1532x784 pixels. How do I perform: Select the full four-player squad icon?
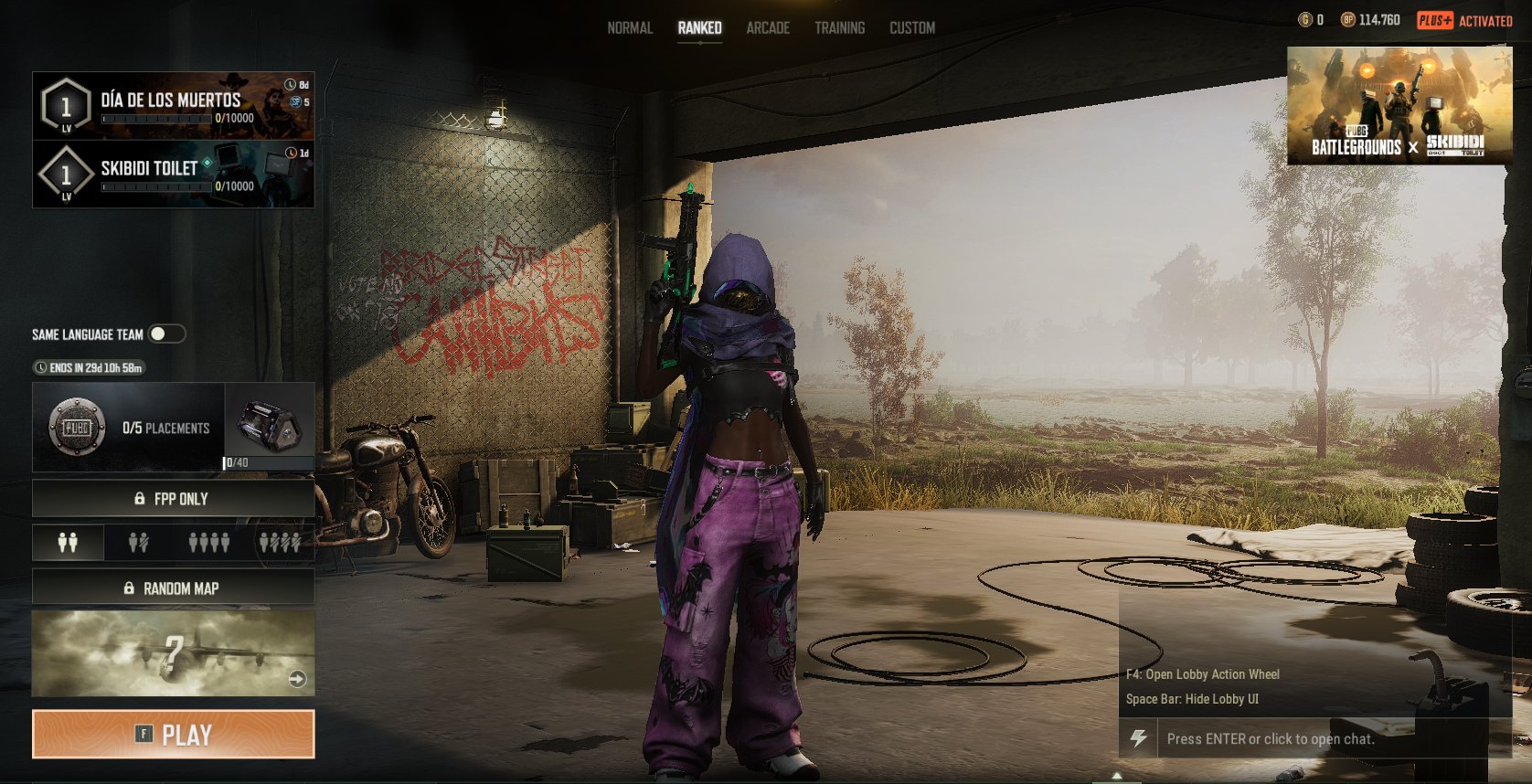[x=209, y=543]
